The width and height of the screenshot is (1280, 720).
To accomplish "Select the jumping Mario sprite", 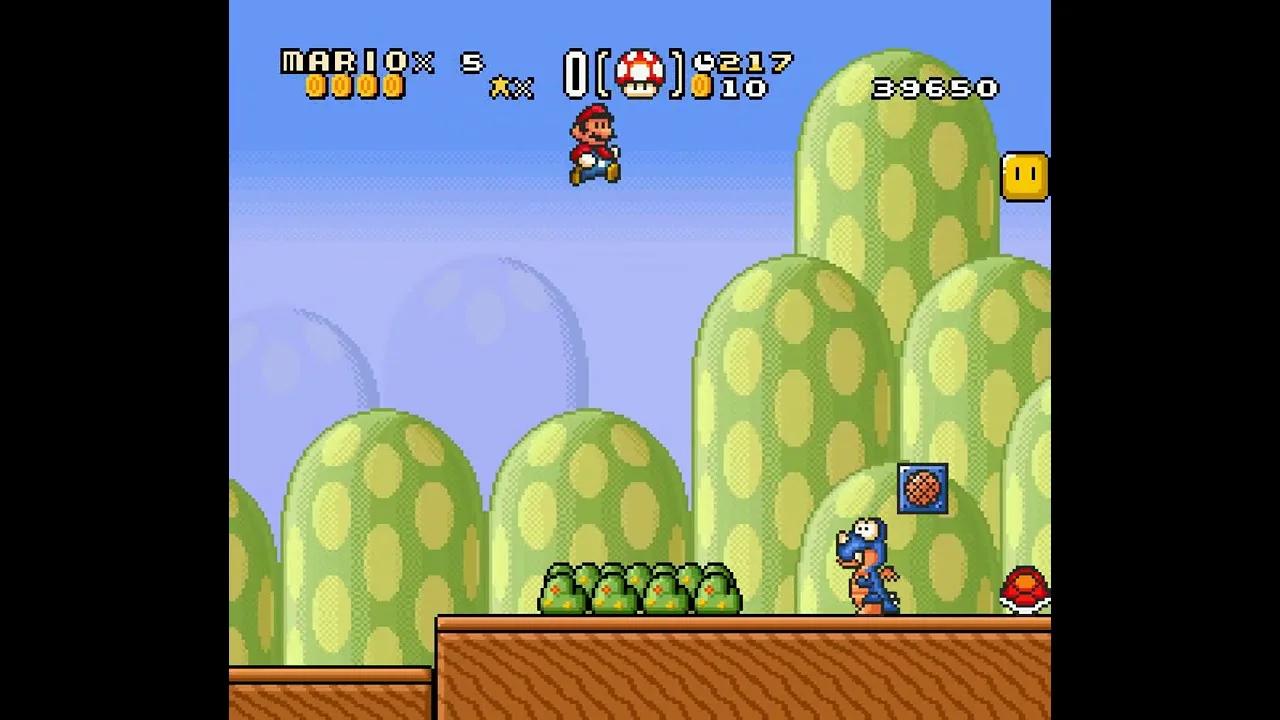I will [595, 145].
